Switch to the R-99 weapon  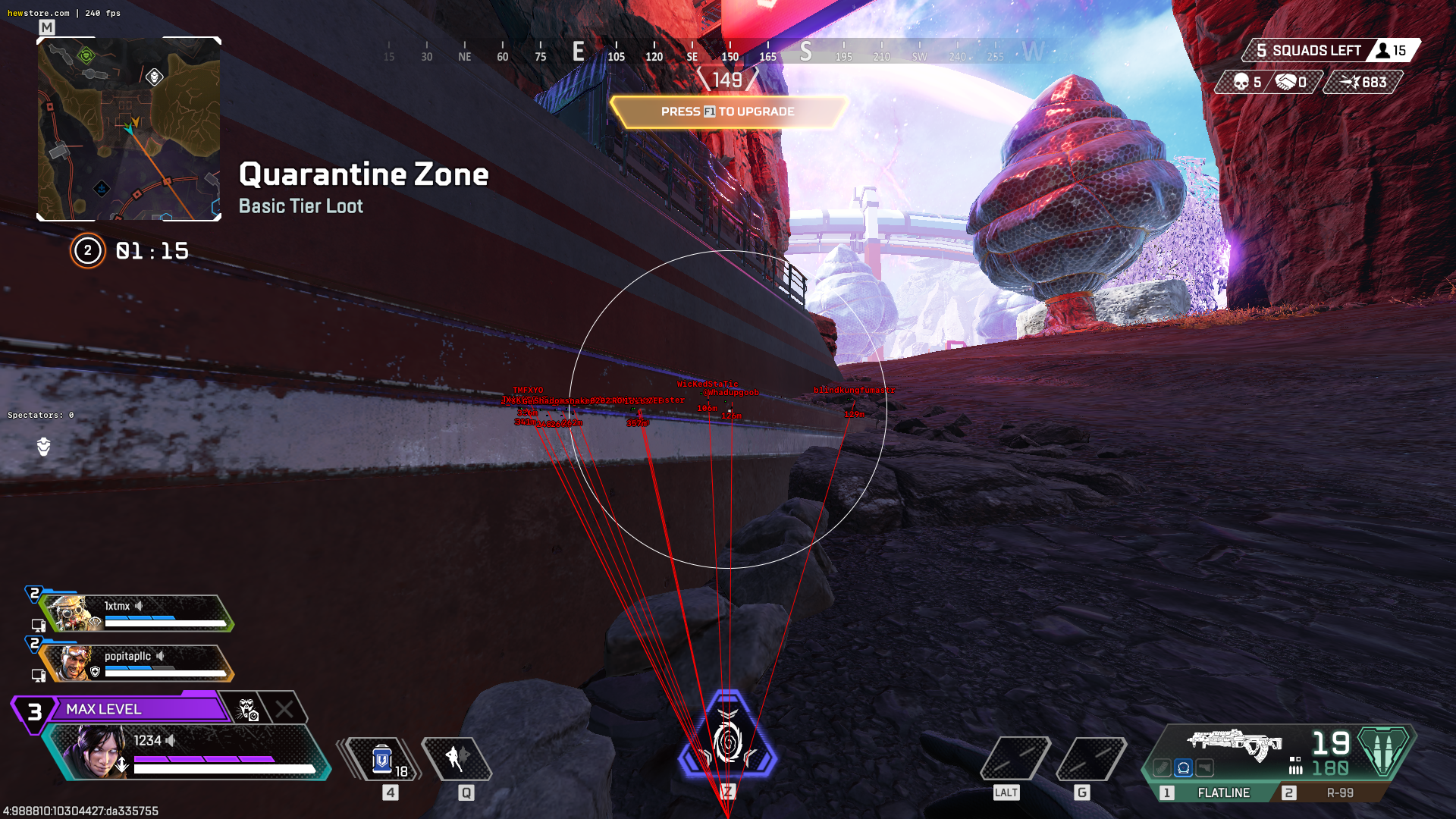point(1339,792)
